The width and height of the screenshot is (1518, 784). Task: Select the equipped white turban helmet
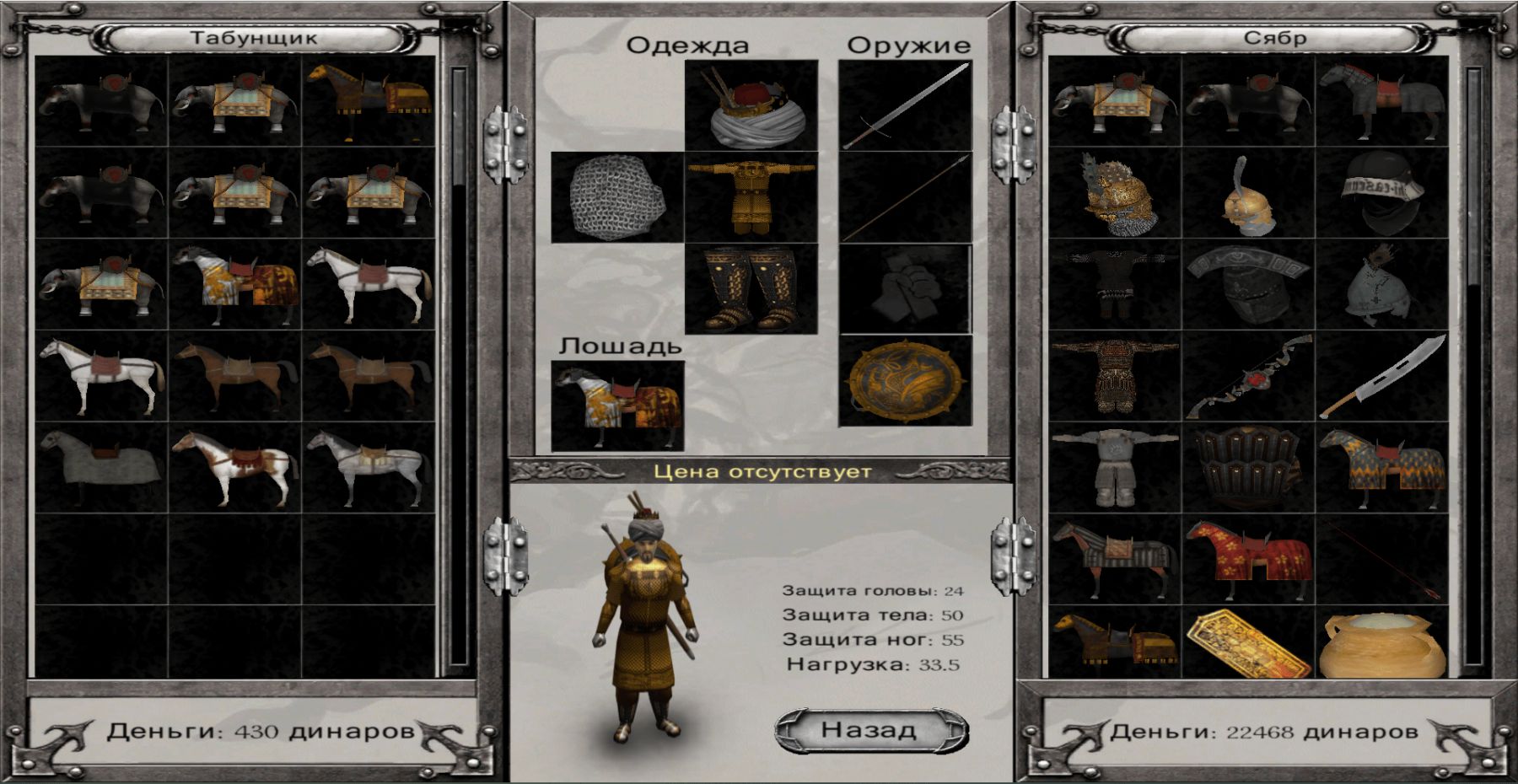(x=751, y=106)
